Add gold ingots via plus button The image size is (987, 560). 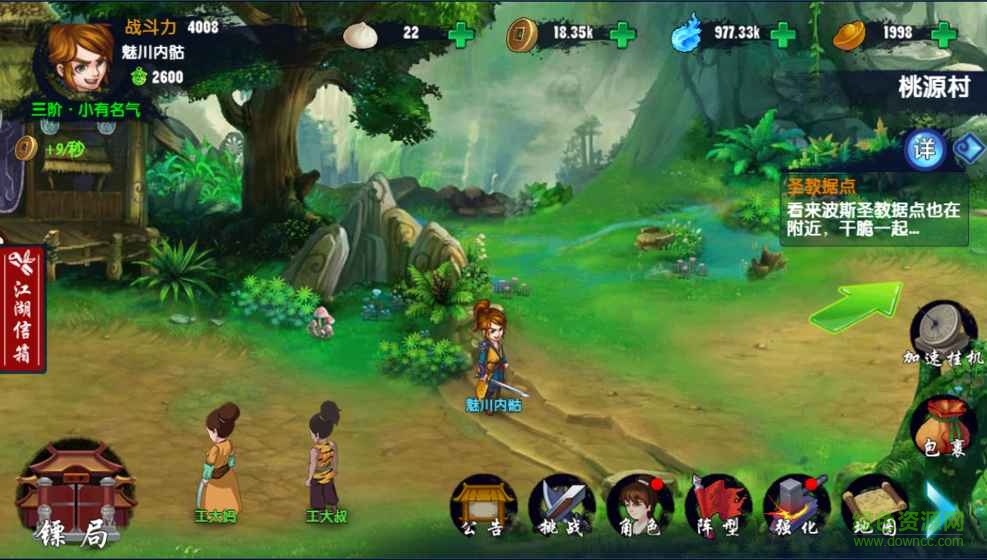945,34
